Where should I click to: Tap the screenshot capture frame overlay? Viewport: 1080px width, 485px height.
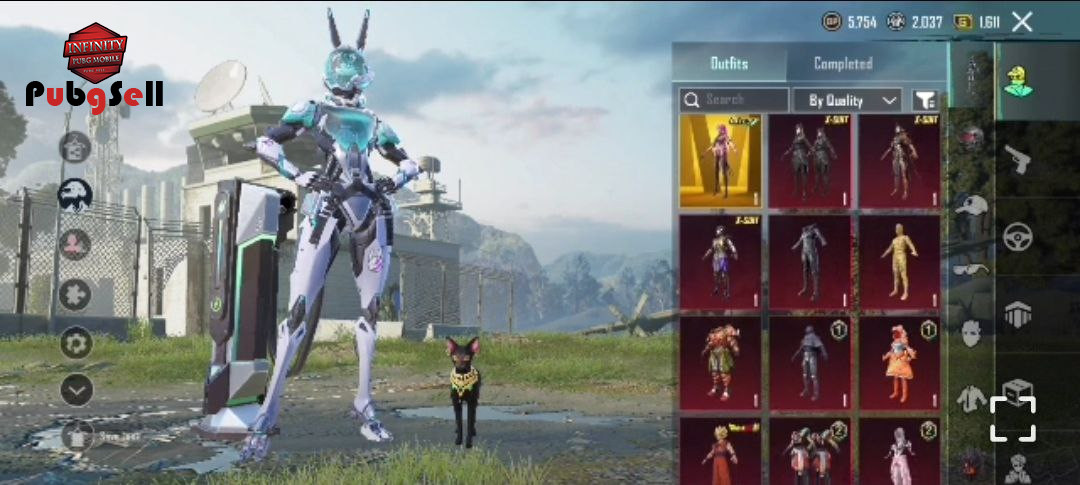click(x=1013, y=418)
